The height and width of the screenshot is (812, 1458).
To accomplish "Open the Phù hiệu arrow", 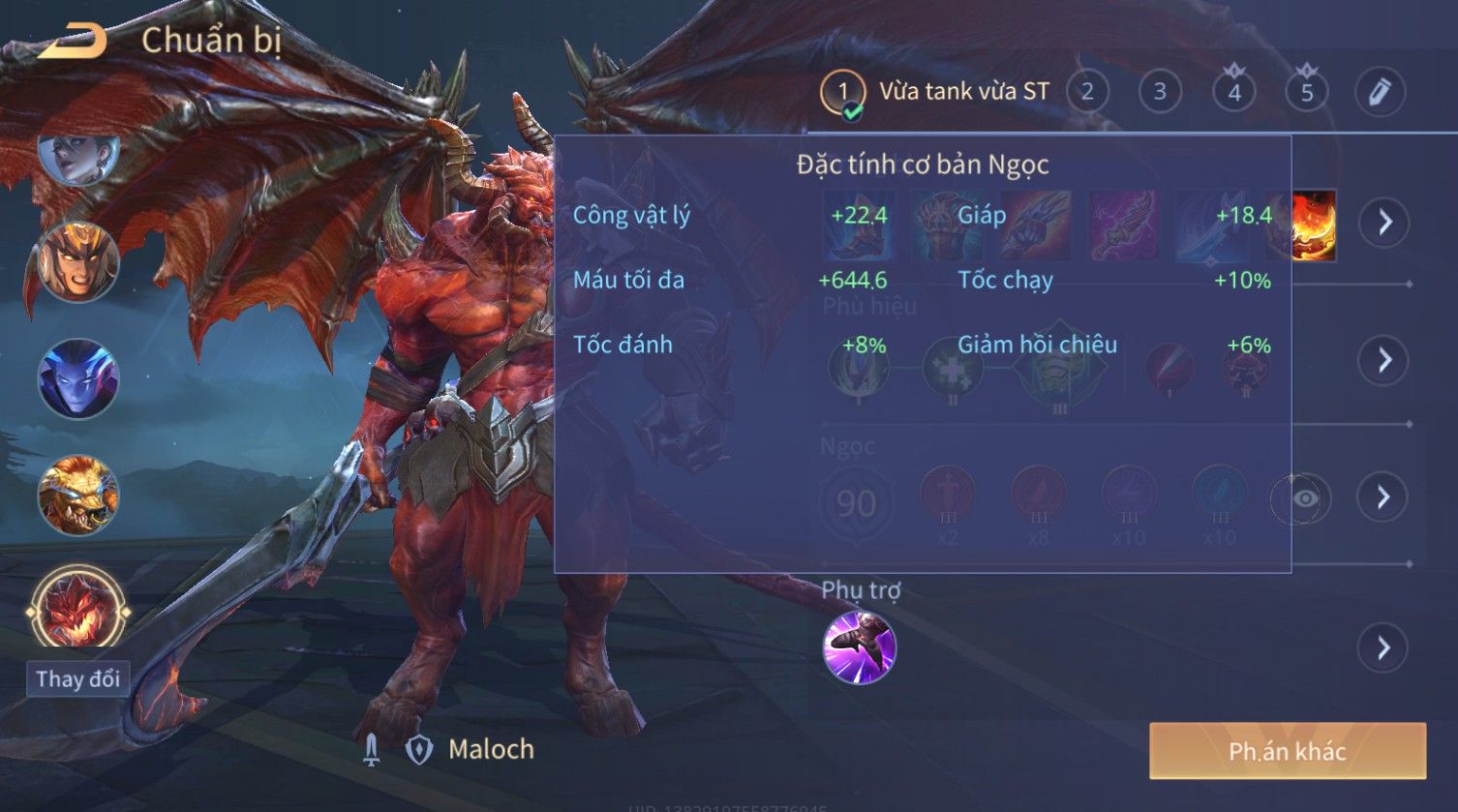I will (x=1384, y=360).
